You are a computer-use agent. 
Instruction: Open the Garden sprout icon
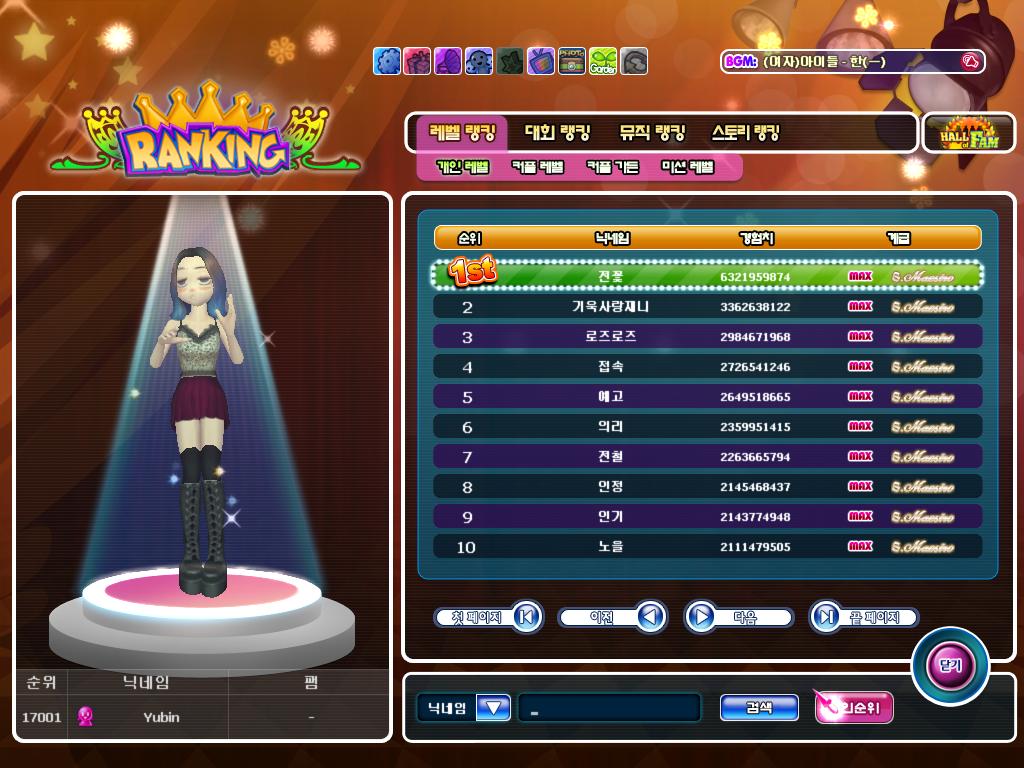point(603,61)
